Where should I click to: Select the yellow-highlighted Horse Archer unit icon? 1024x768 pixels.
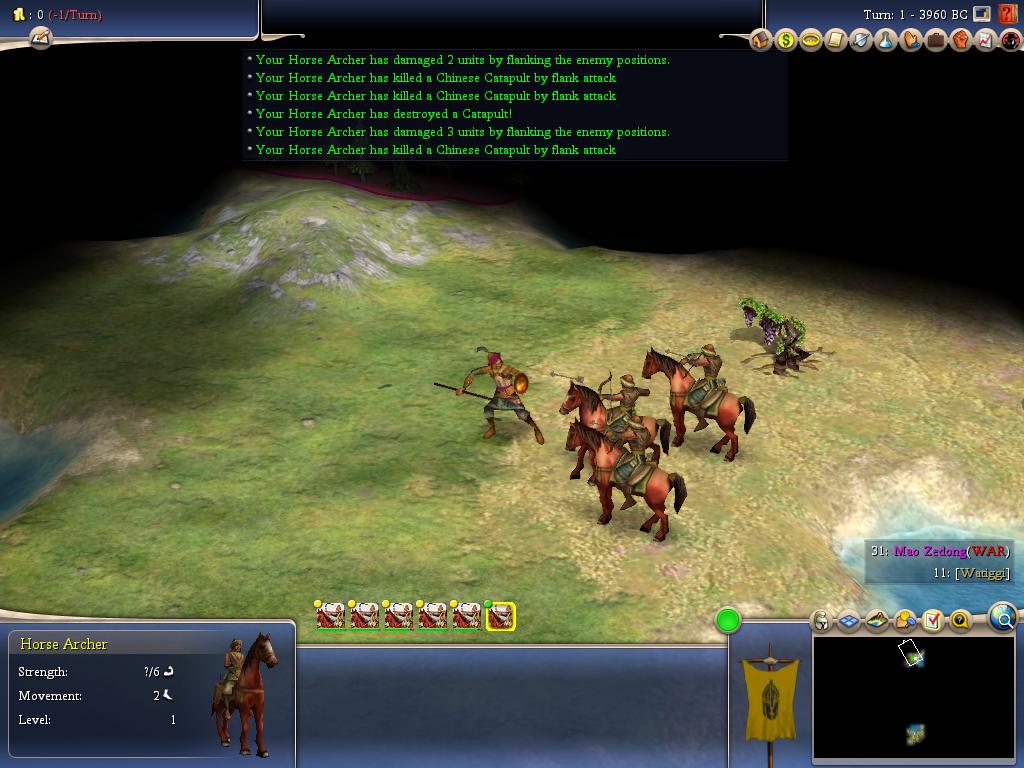coord(500,617)
